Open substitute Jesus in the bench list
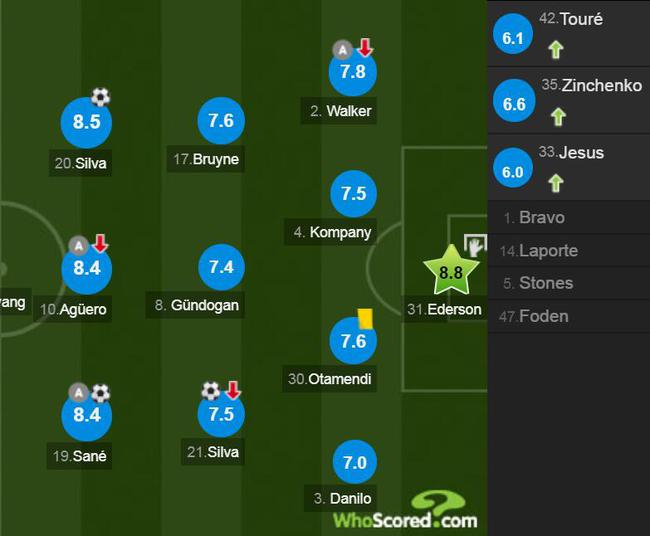 (568, 167)
